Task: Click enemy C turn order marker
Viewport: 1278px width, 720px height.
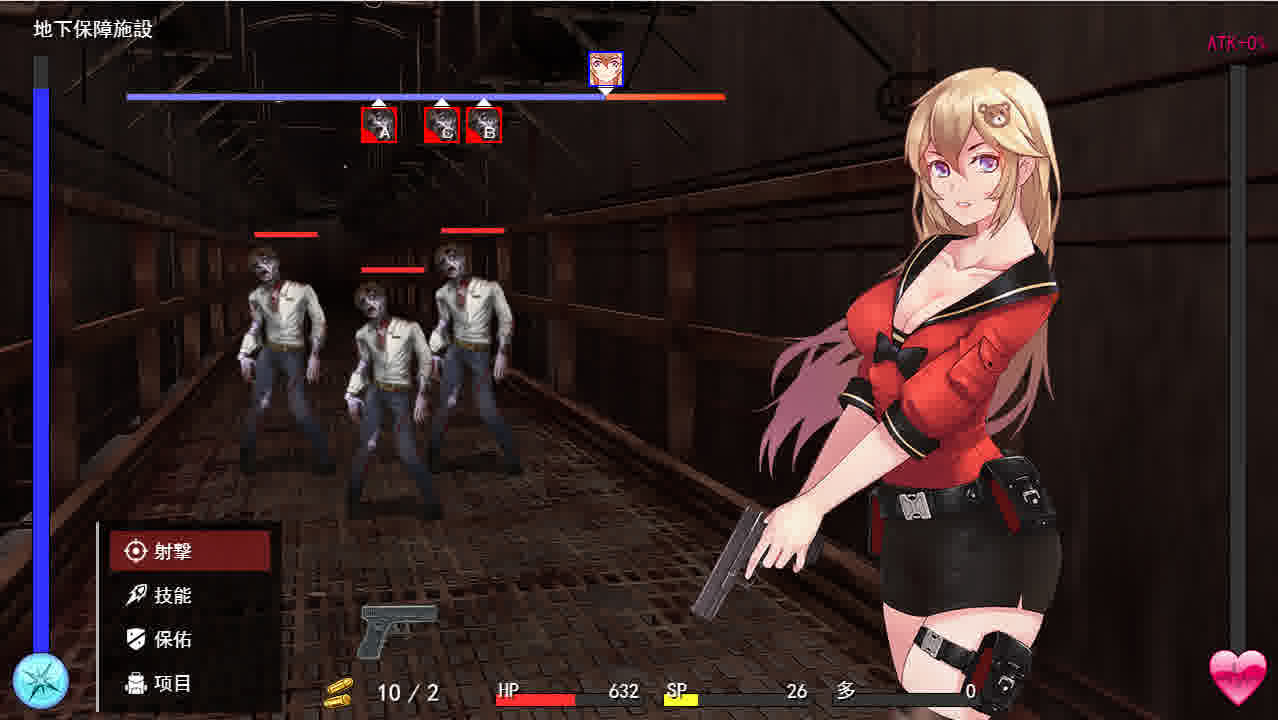Action: (x=442, y=125)
